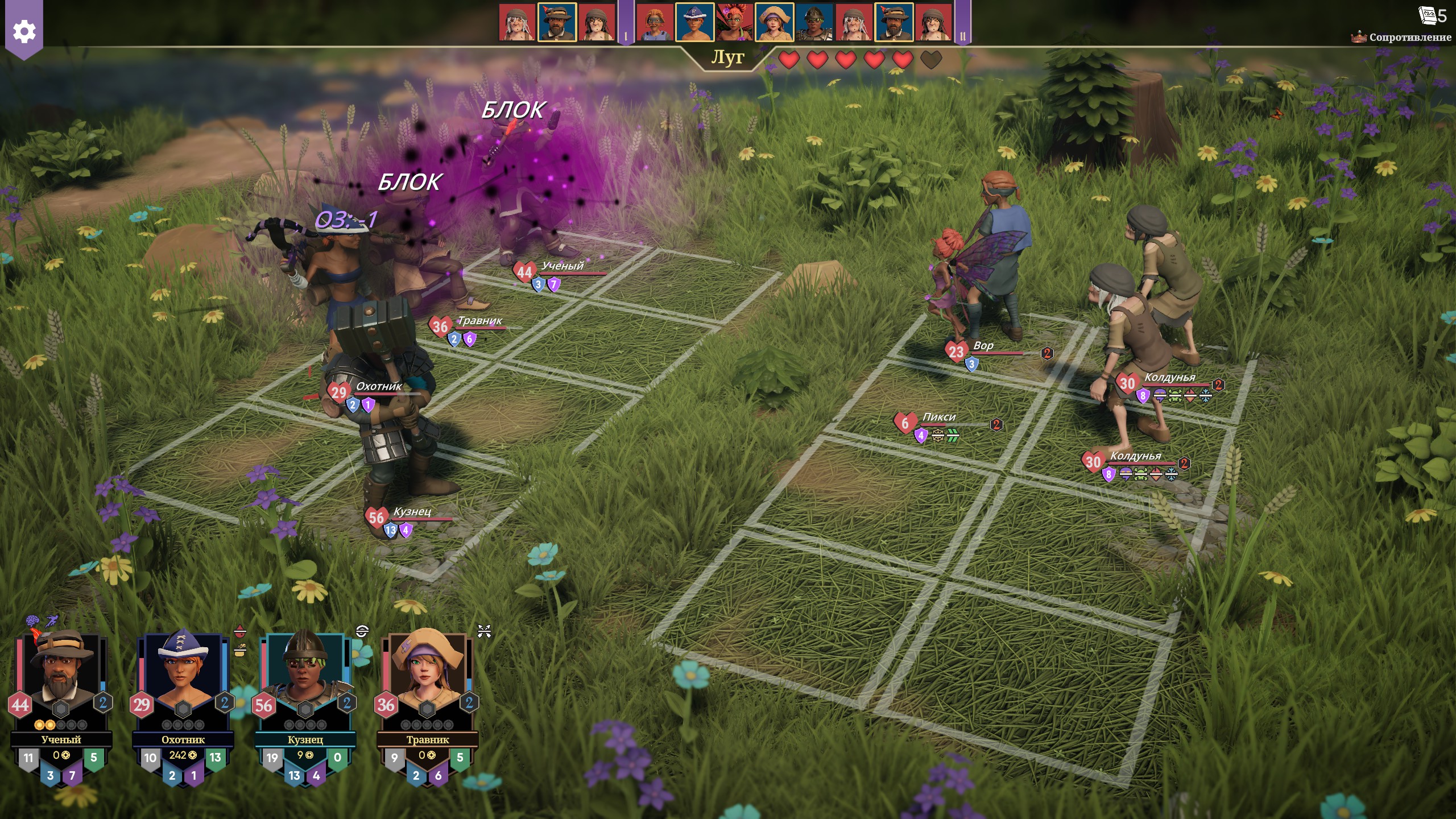
Task: Pick the Травник party card
Action: point(427,705)
